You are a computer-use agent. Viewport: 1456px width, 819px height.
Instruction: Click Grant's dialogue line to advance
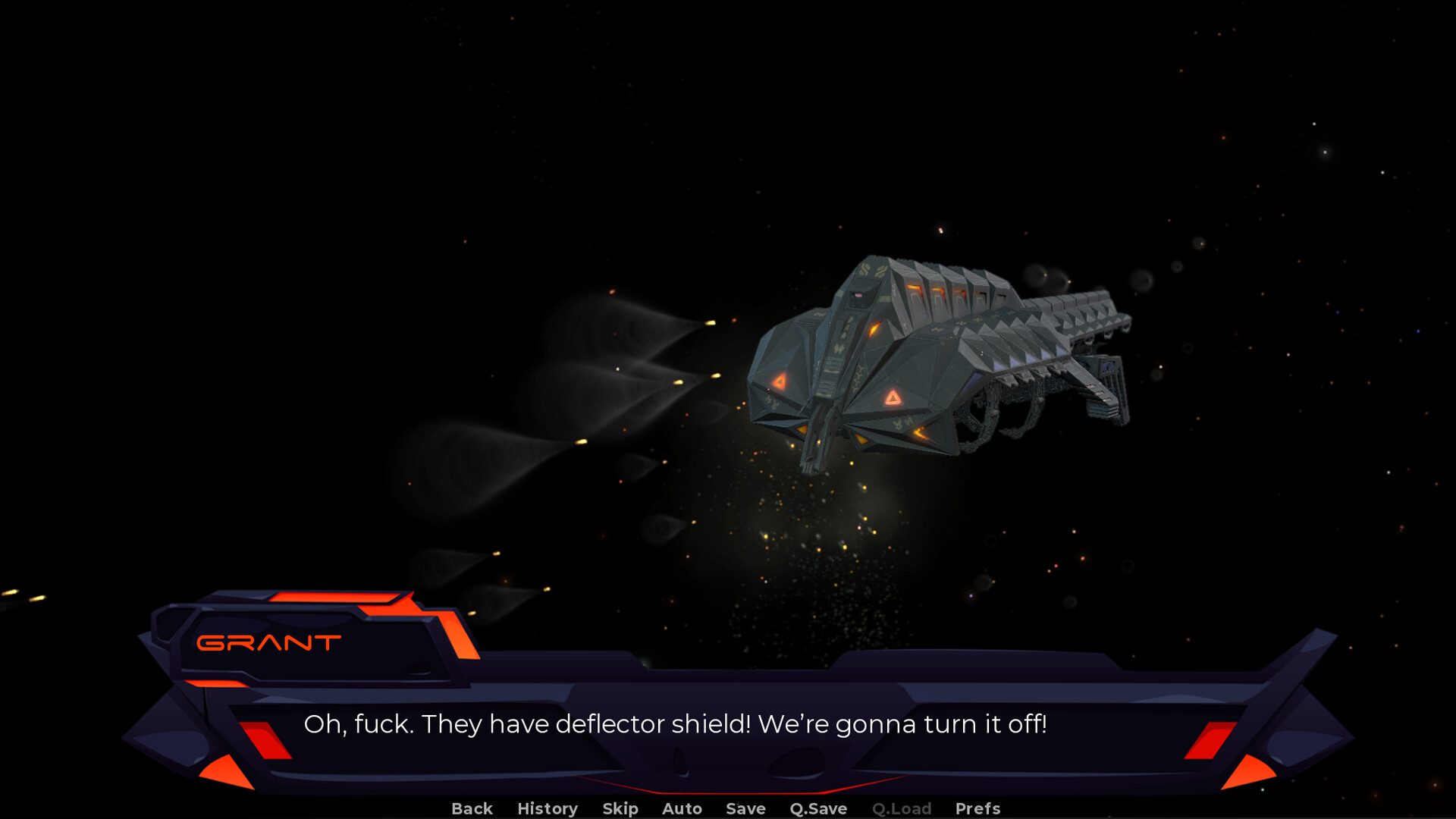click(x=676, y=725)
